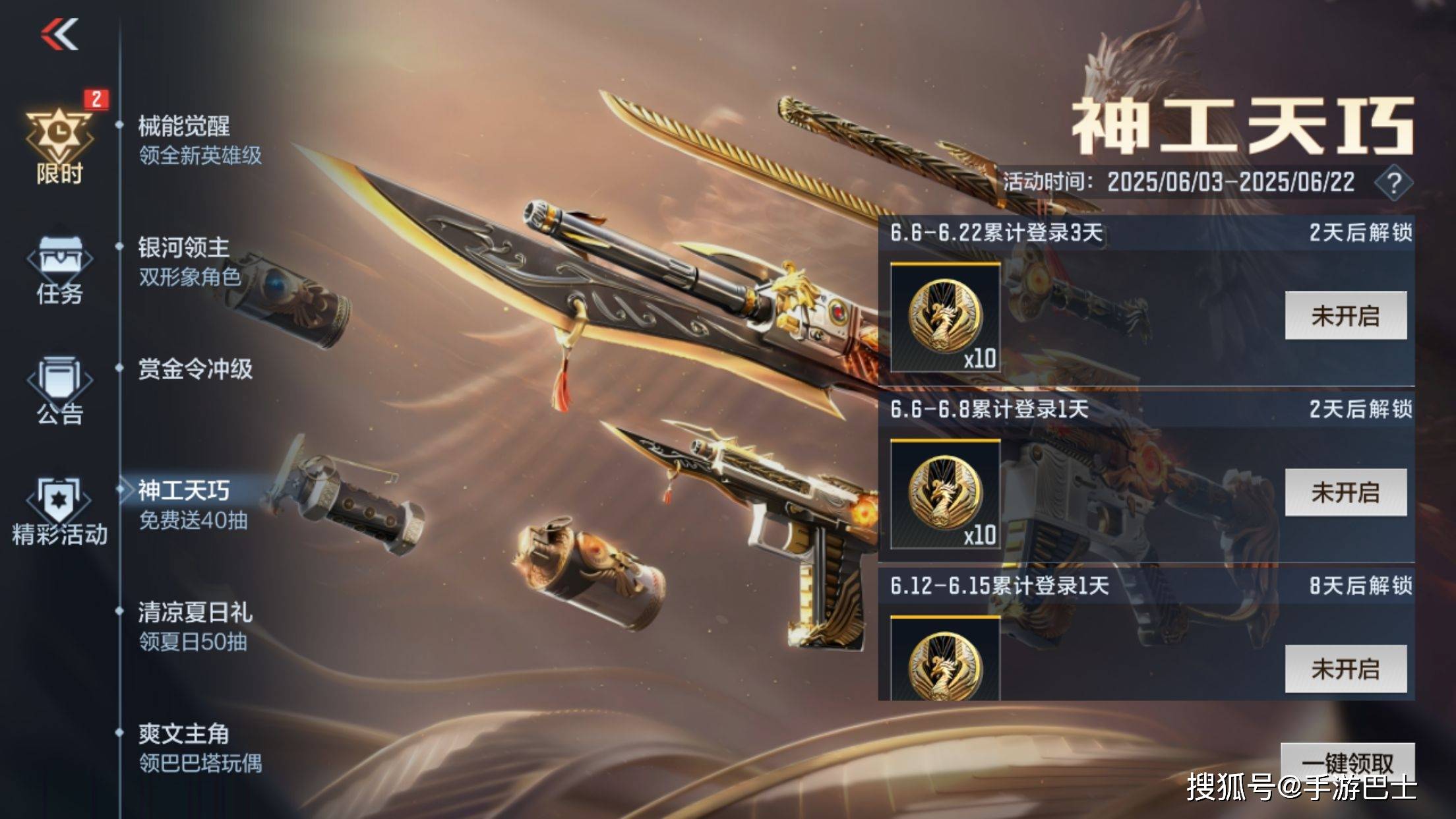Inspect the 6.12-6.15 reward coin icon

[946, 661]
